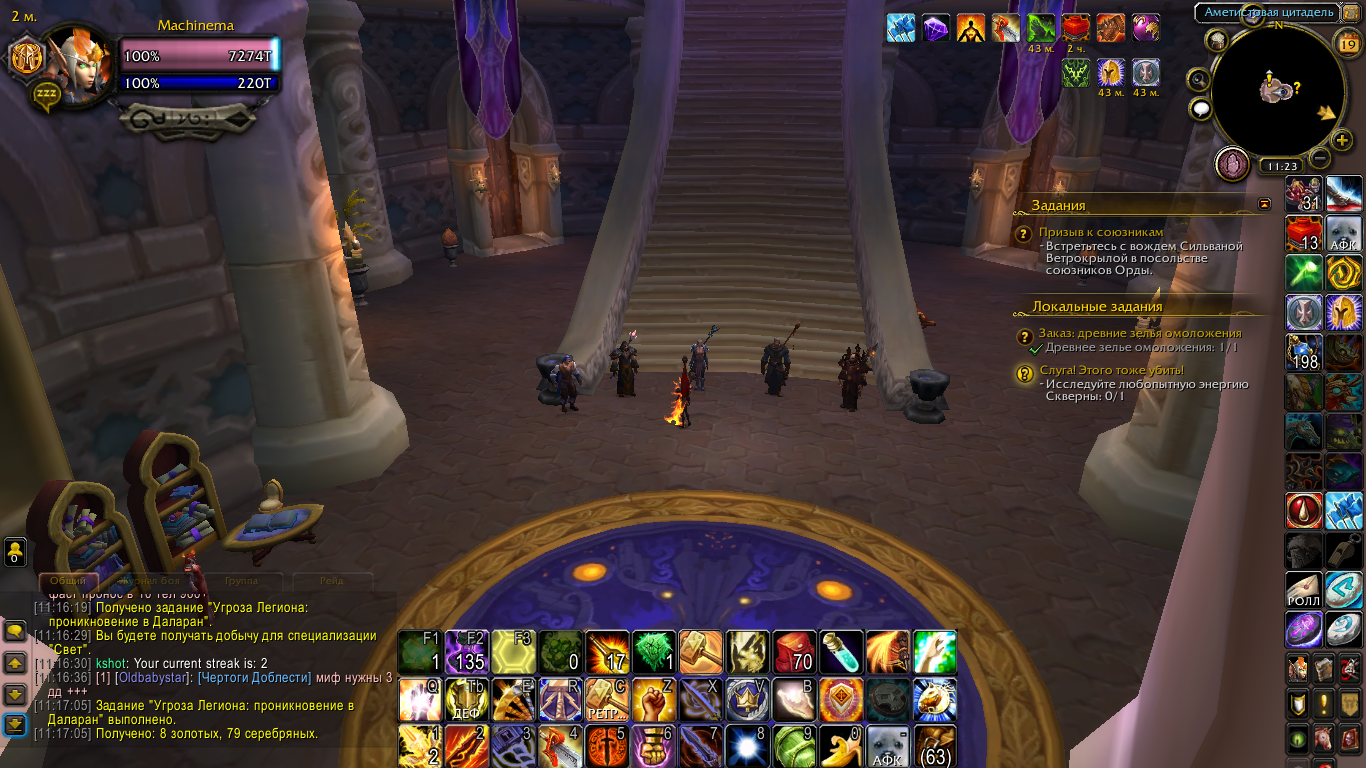Use the banana item on hotbar

tap(841, 745)
